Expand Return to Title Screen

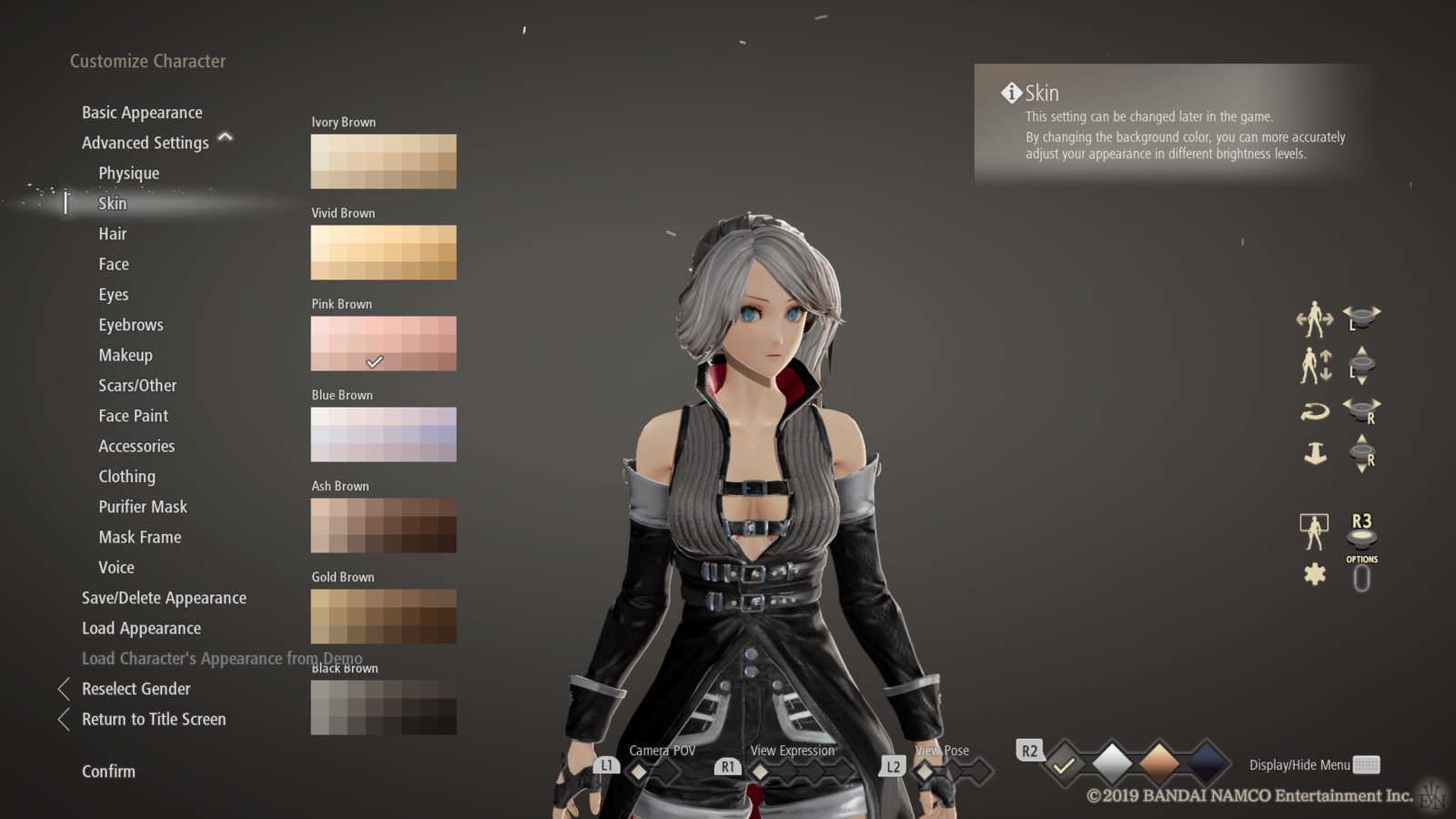pos(153,719)
